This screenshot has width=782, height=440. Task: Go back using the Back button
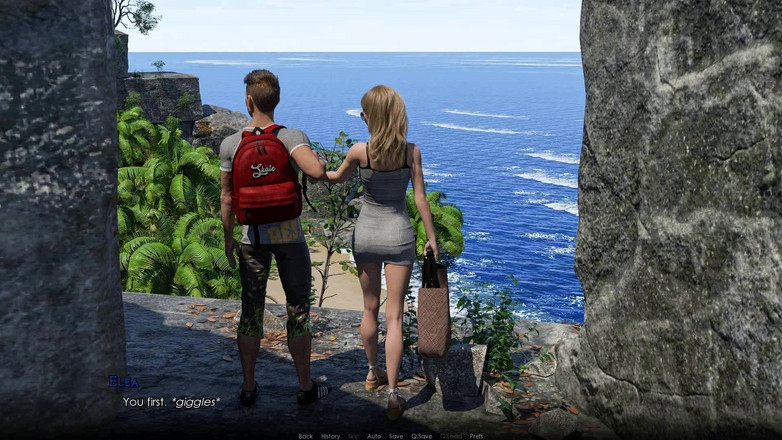(306, 436)
